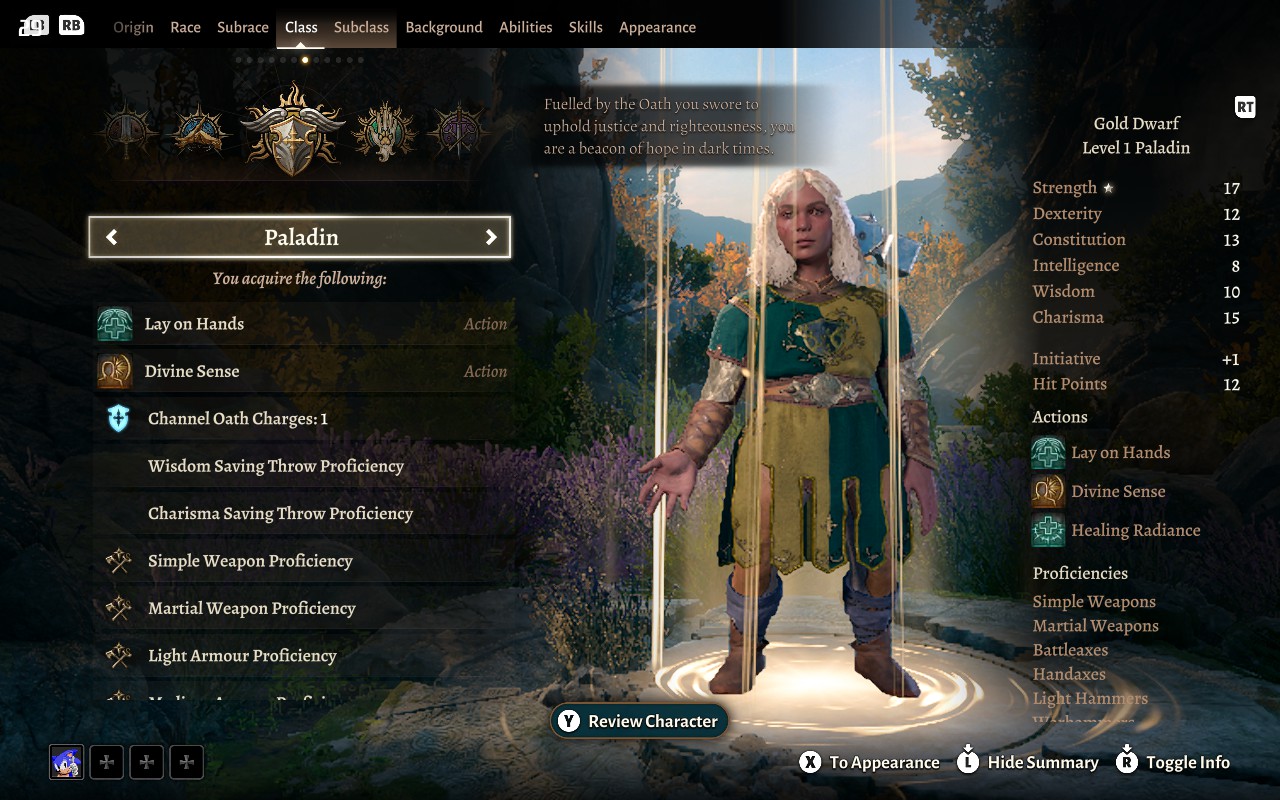Viewport: 1280px width, 800px height.
Task: Open the Abilities tab
Action: [x=526, y=27]
